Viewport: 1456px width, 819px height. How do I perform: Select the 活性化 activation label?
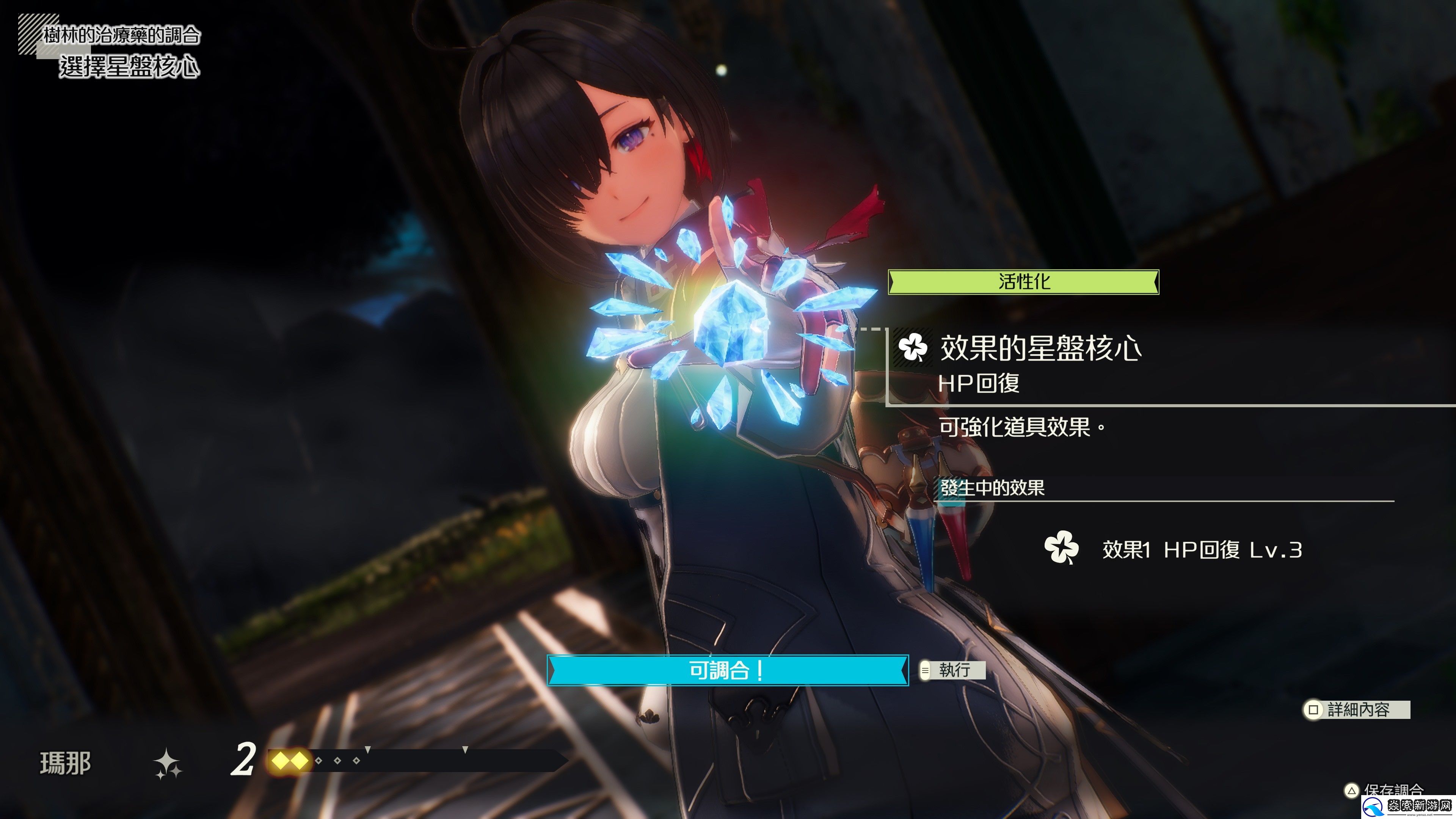point(1024,281)
